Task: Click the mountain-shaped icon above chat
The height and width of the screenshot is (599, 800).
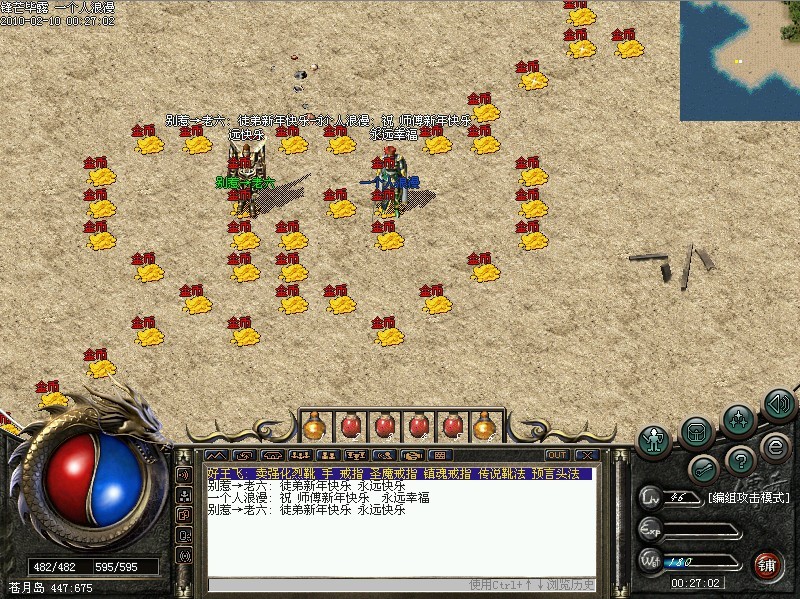Action: coord(216,455)
